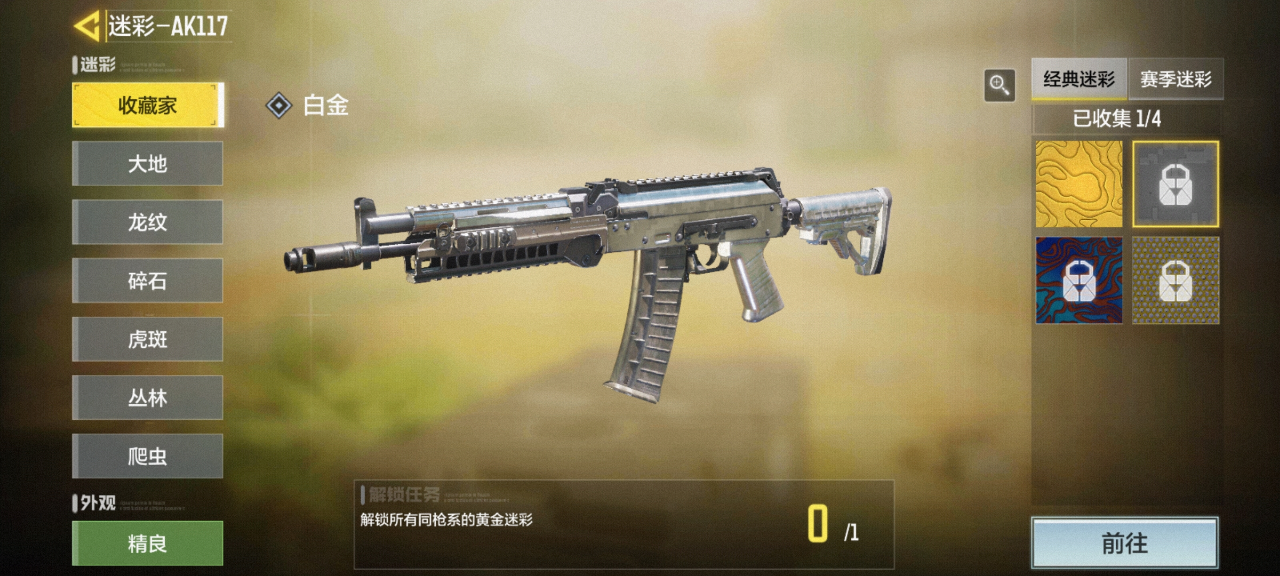The image size is (1280, 576).
Task: Open the 赛季迷彩 tab
Action: point(1176,79)
